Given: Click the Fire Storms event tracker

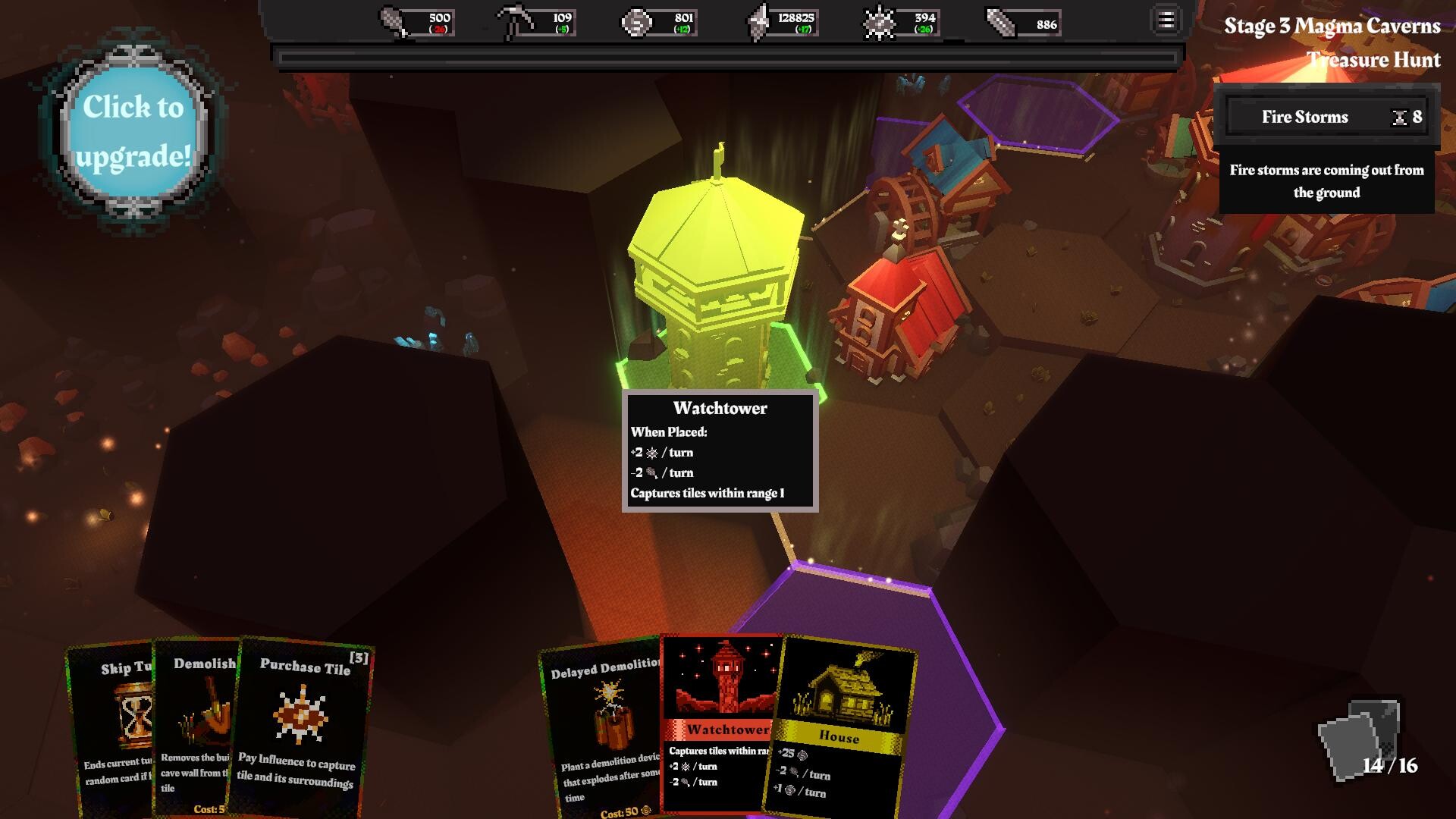Looking at the screenshot, I should (1326, 117).
